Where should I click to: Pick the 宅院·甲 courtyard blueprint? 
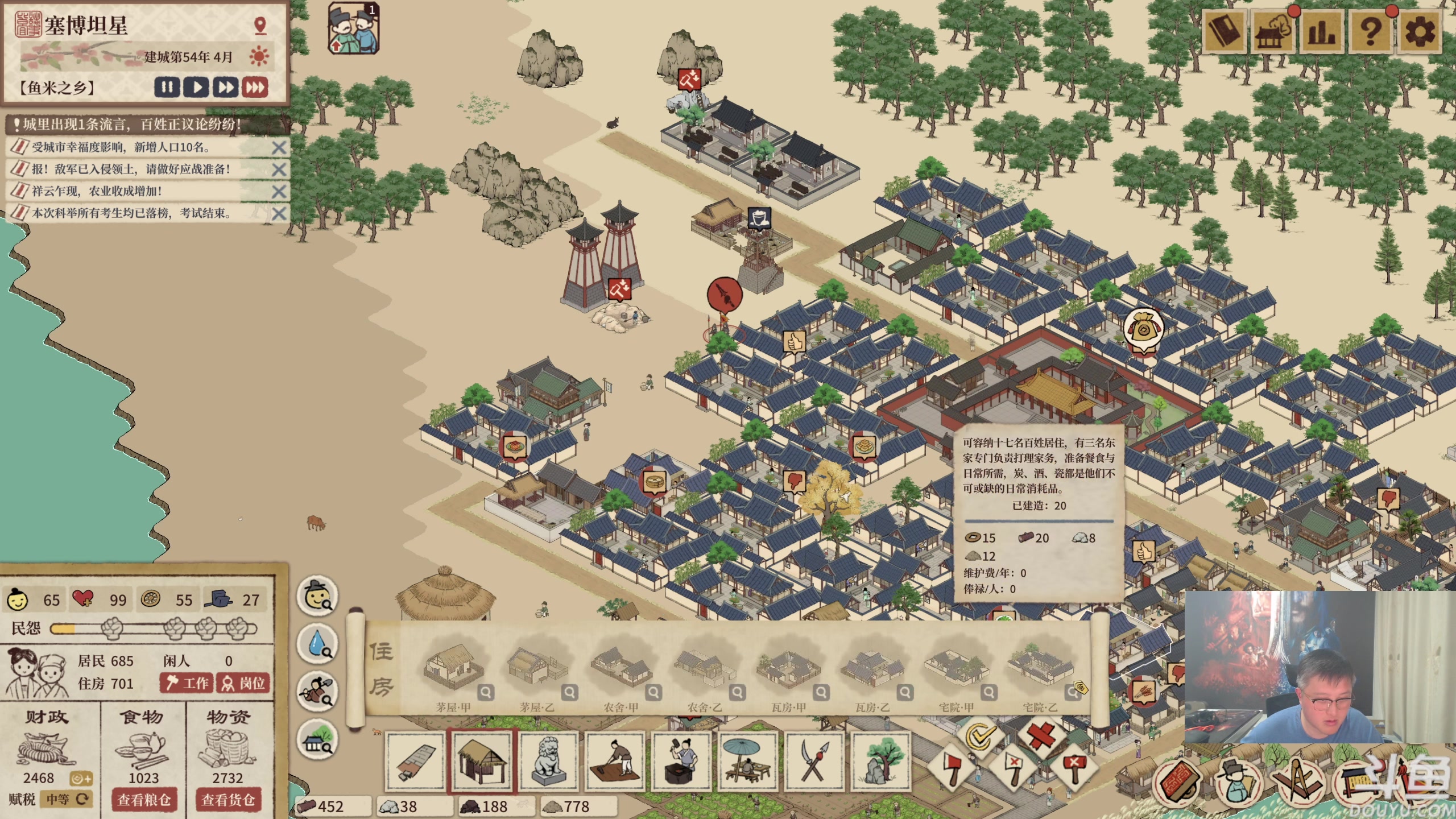coord(956,671)
